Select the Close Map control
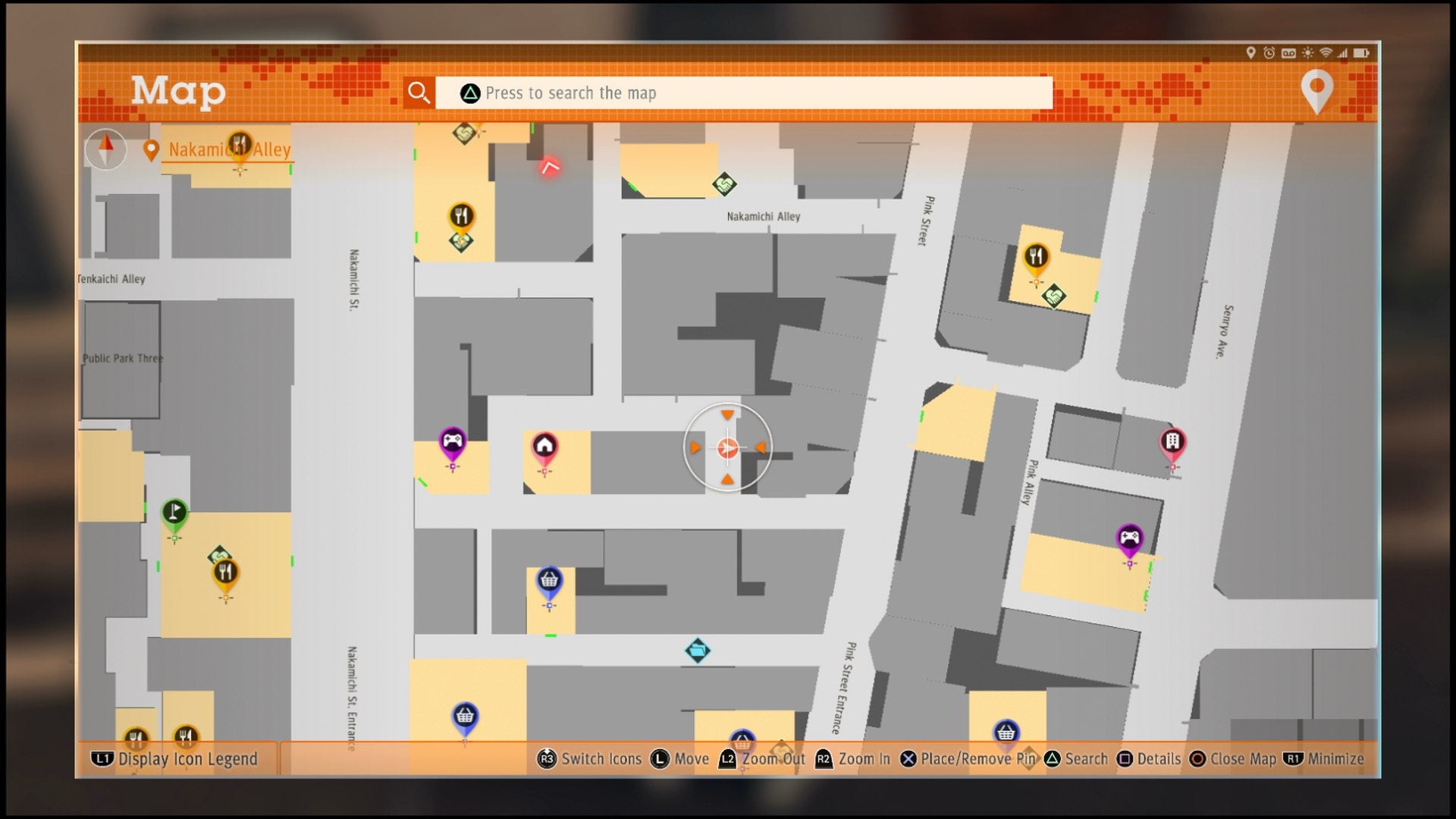 (x=1242, y=758)
